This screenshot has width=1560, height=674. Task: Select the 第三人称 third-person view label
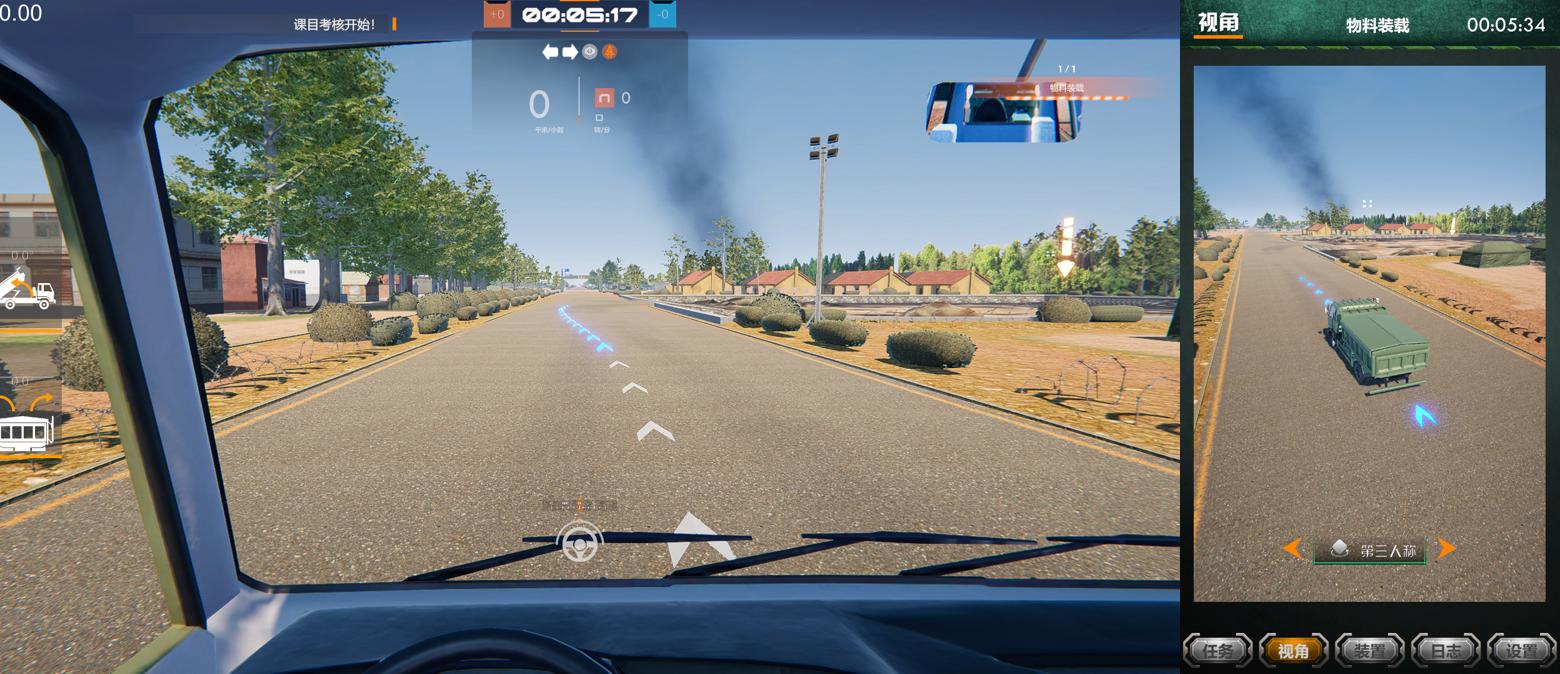click(x=1370, y=550)
